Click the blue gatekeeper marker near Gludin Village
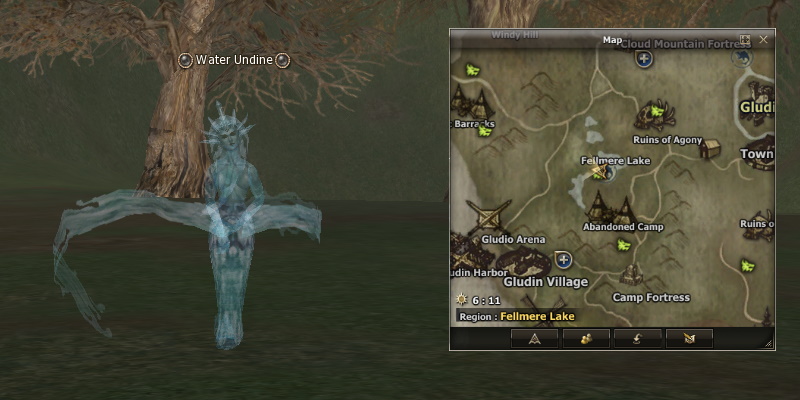 [563, 260]
